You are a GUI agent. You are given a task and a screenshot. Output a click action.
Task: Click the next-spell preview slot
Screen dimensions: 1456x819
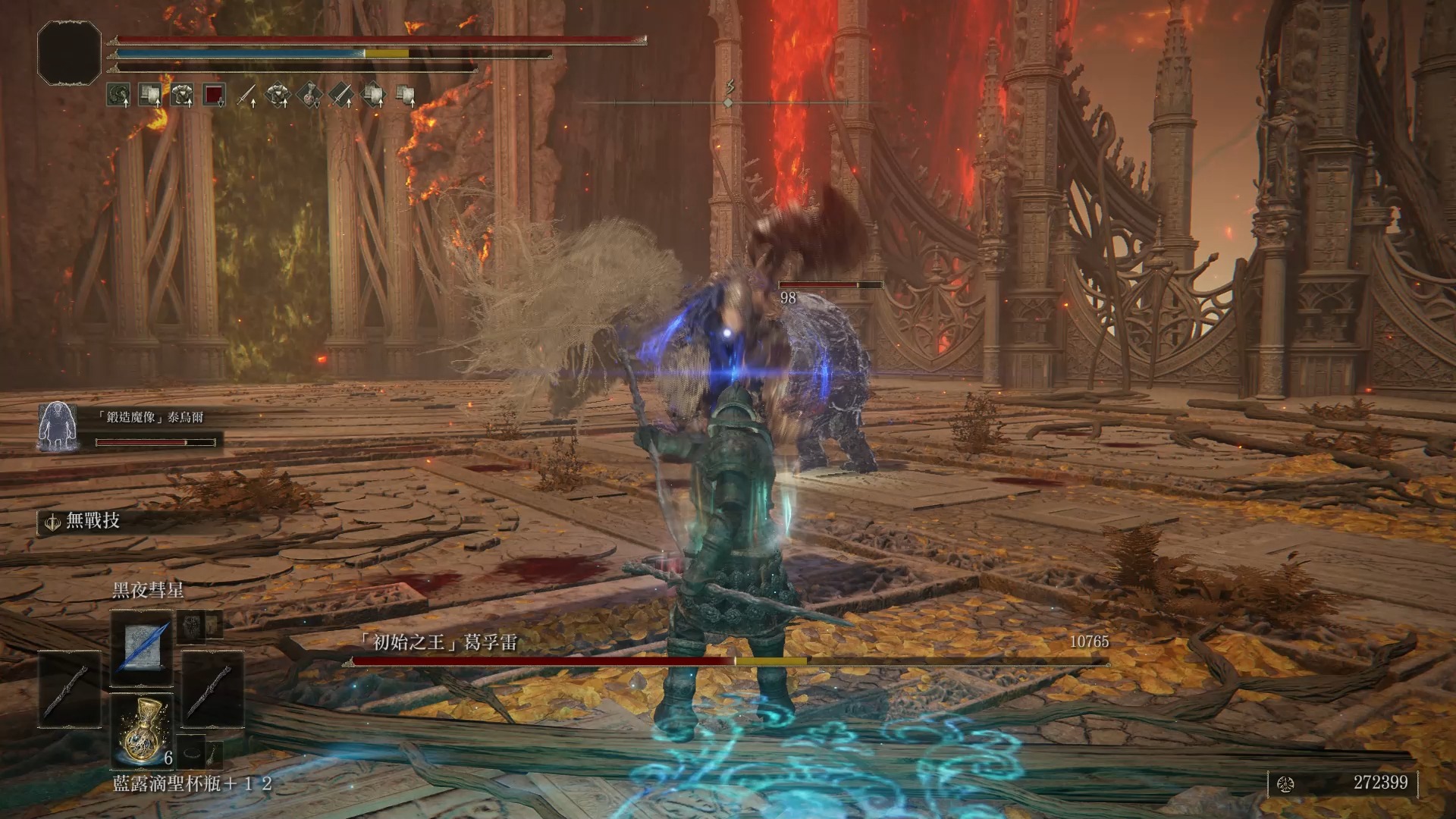[193, 626]
